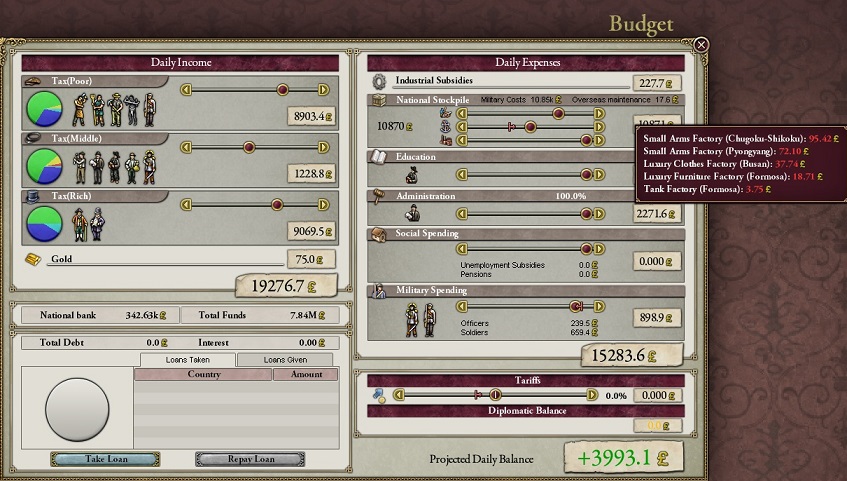Switch to the Loans Taken tab
847x481 pixels.
tap(187, 360)
